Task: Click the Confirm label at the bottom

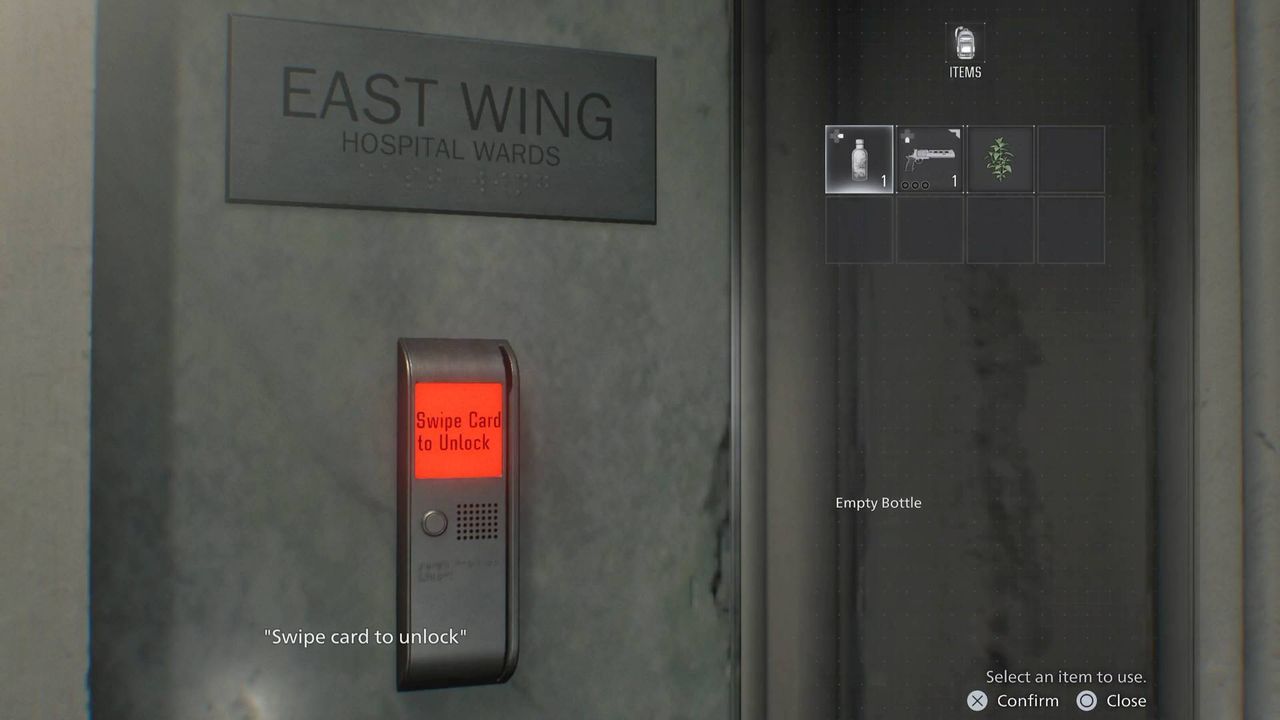Action: click(x=1026, y=701)
